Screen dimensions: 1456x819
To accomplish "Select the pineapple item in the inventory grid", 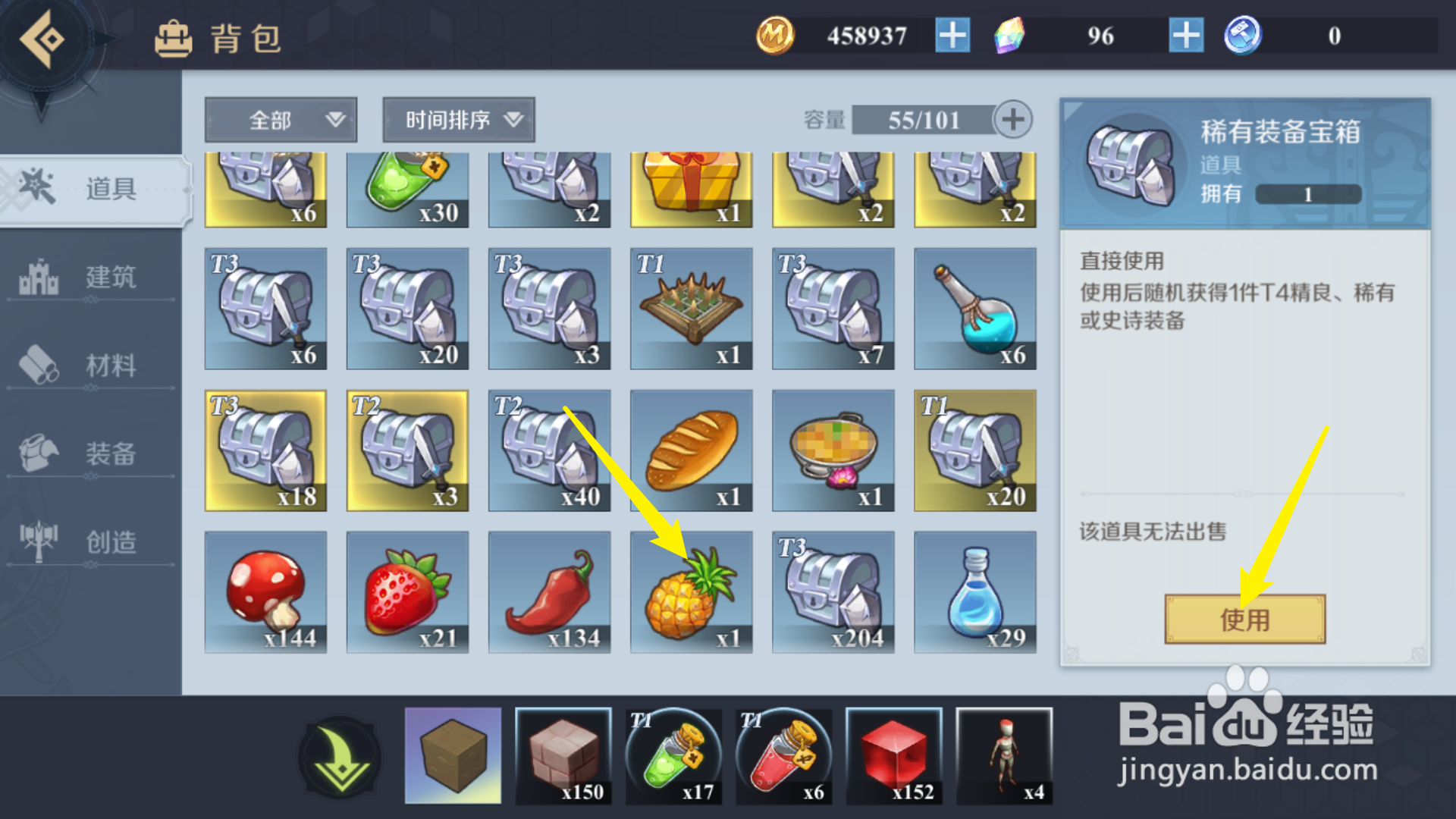I will [x=690, y=591].
